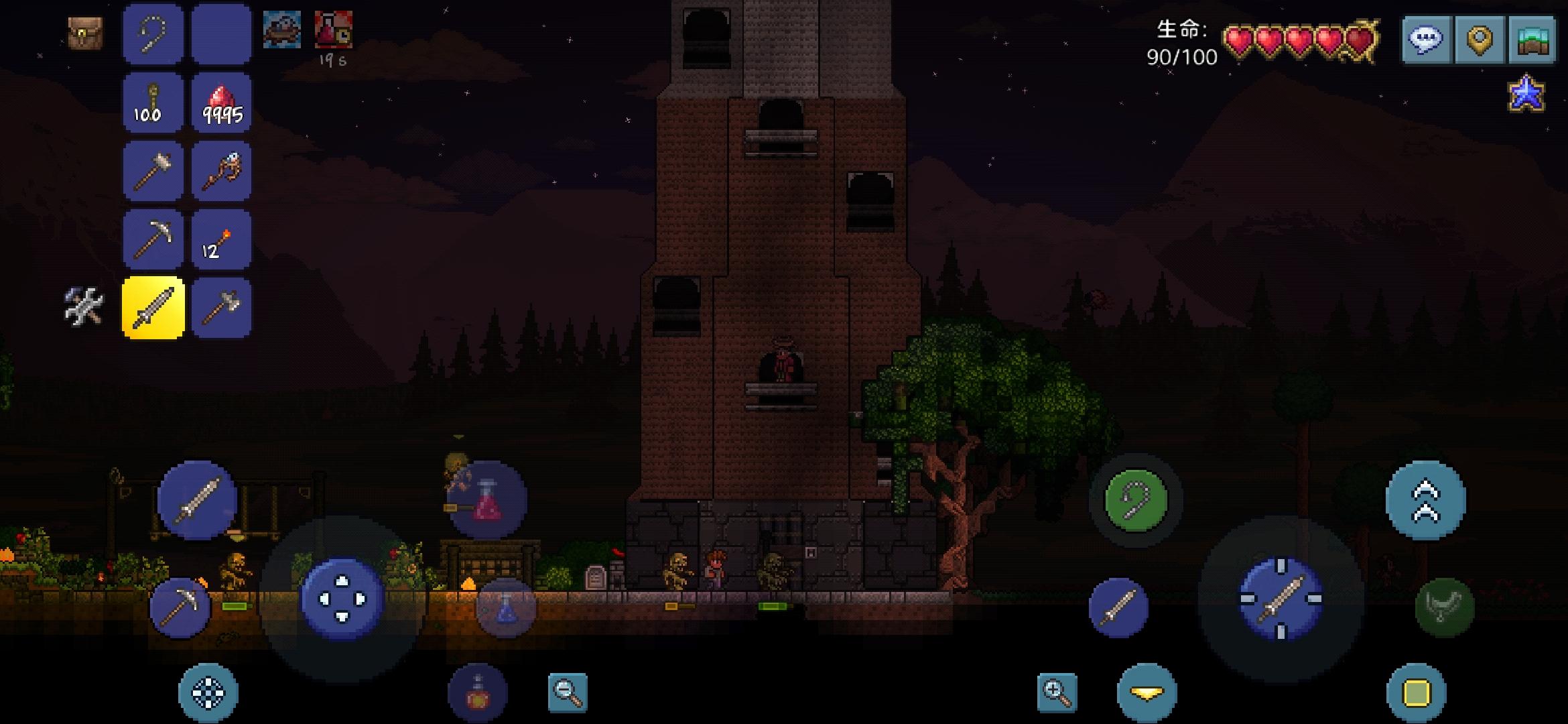Open the backpack inventory

84,32
